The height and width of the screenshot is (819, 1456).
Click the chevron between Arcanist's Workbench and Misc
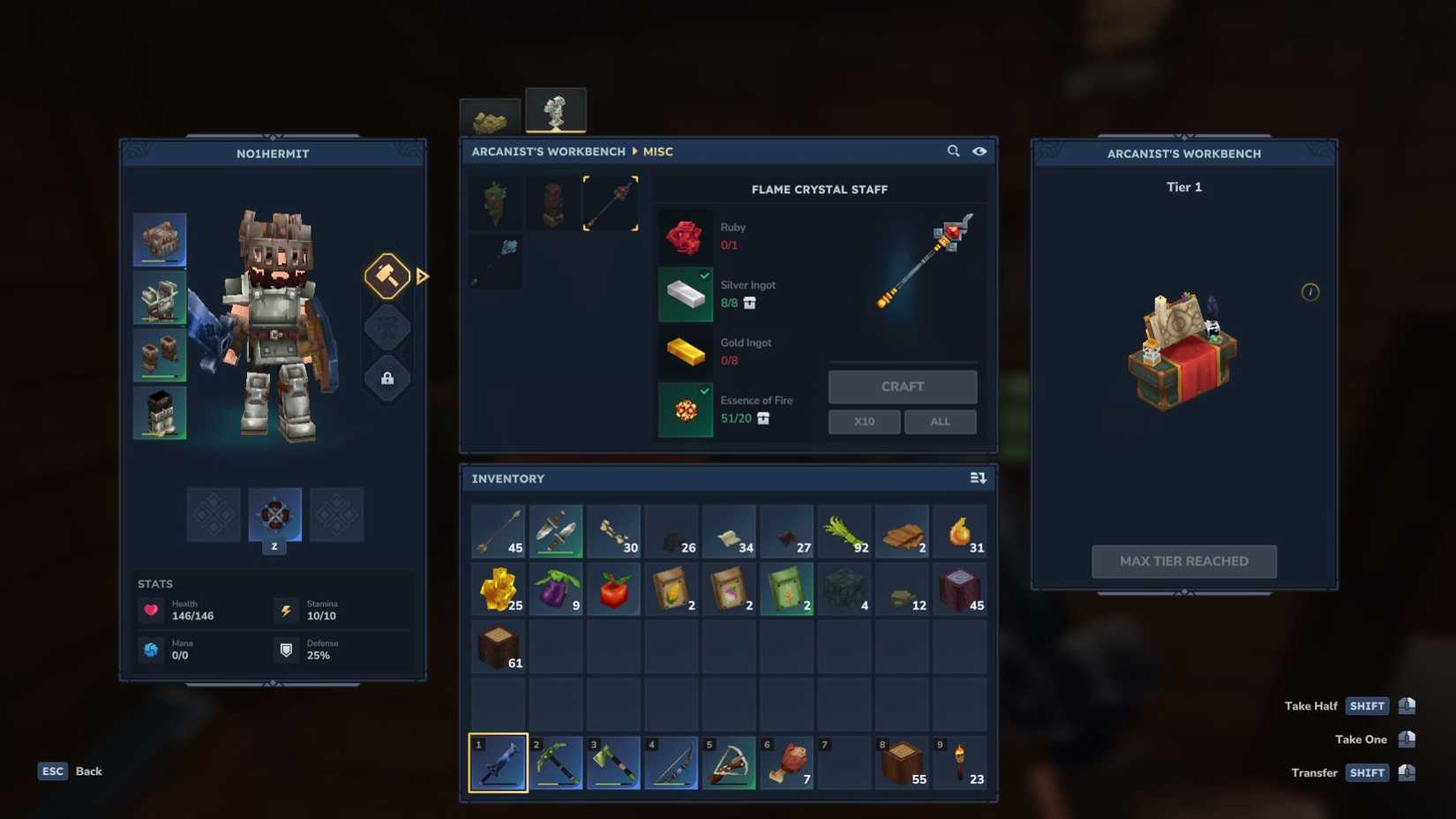(x=634, y=151)
